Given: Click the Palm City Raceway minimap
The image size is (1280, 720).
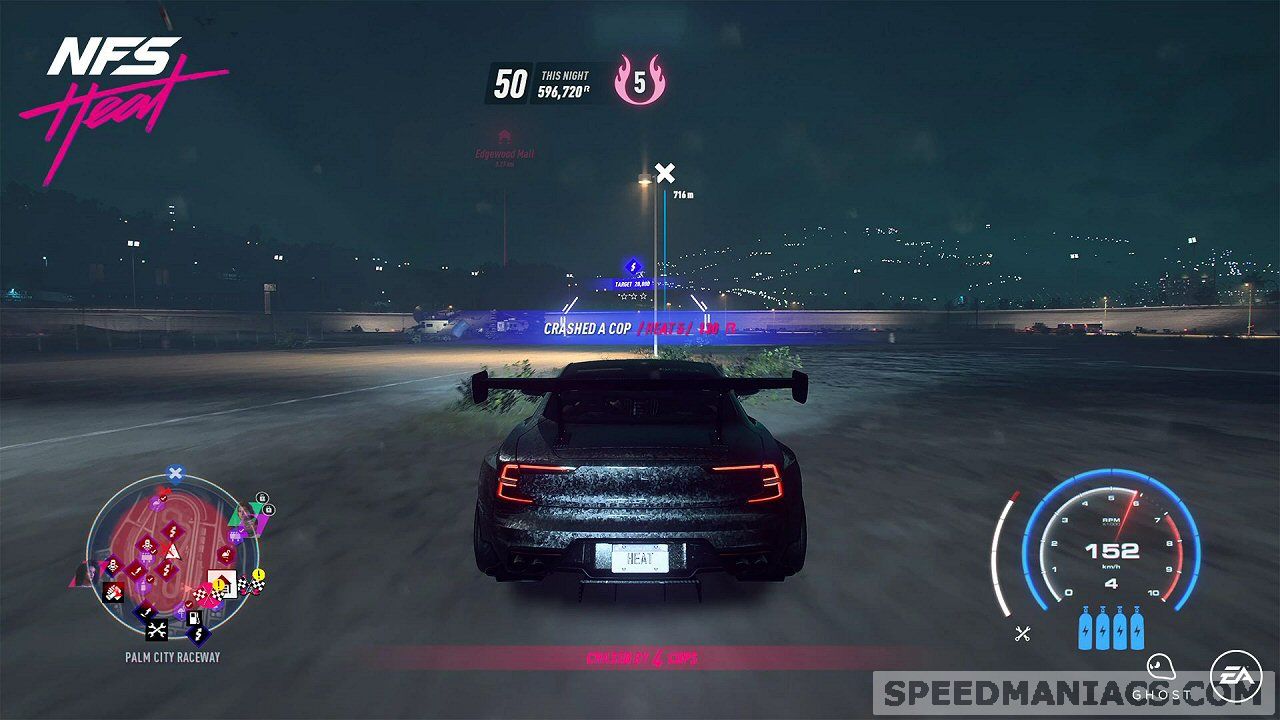Looking at the screenshot, I should click(x=172, y=562).
